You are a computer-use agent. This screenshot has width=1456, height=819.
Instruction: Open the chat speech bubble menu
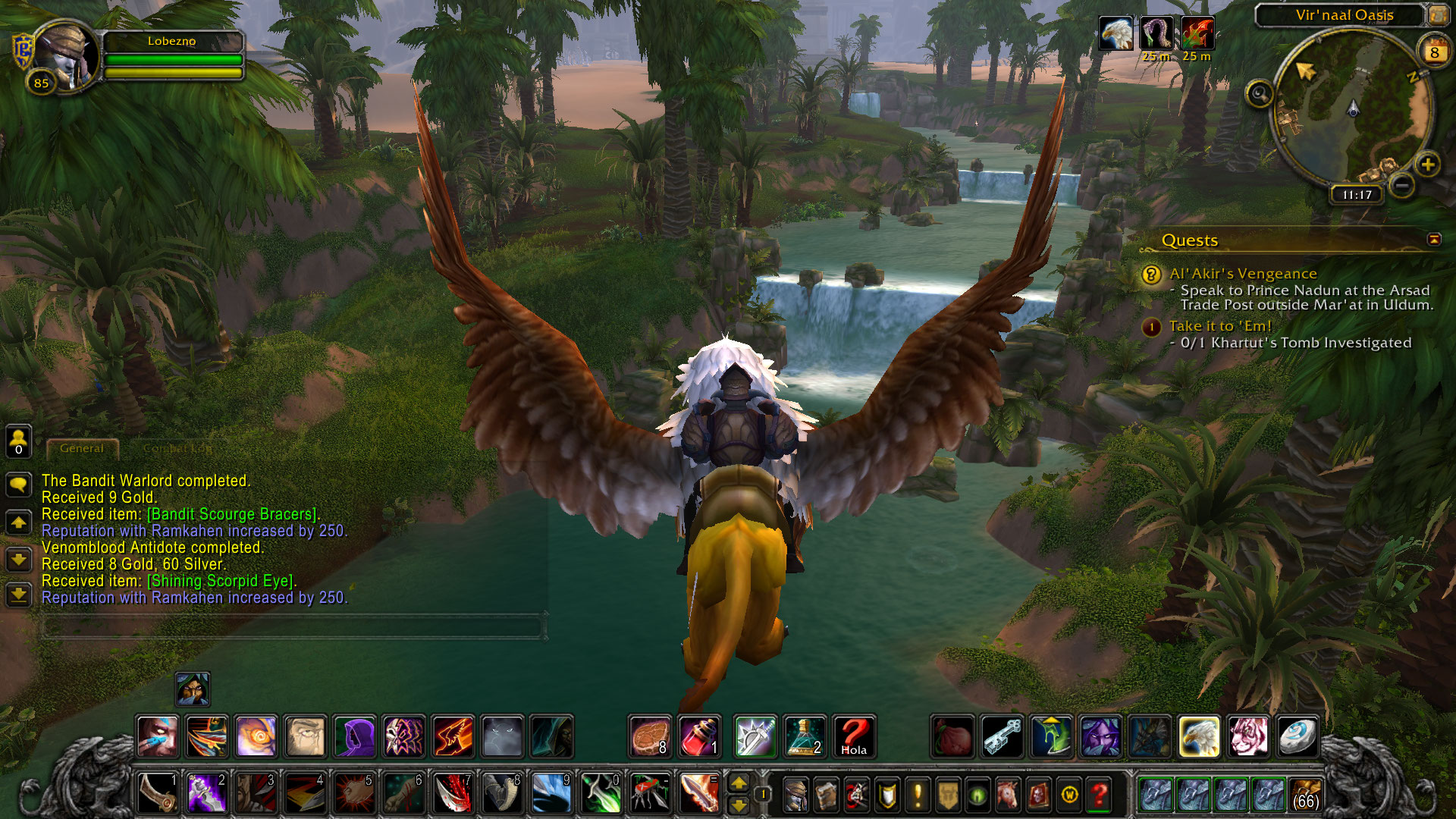[19, 484]
